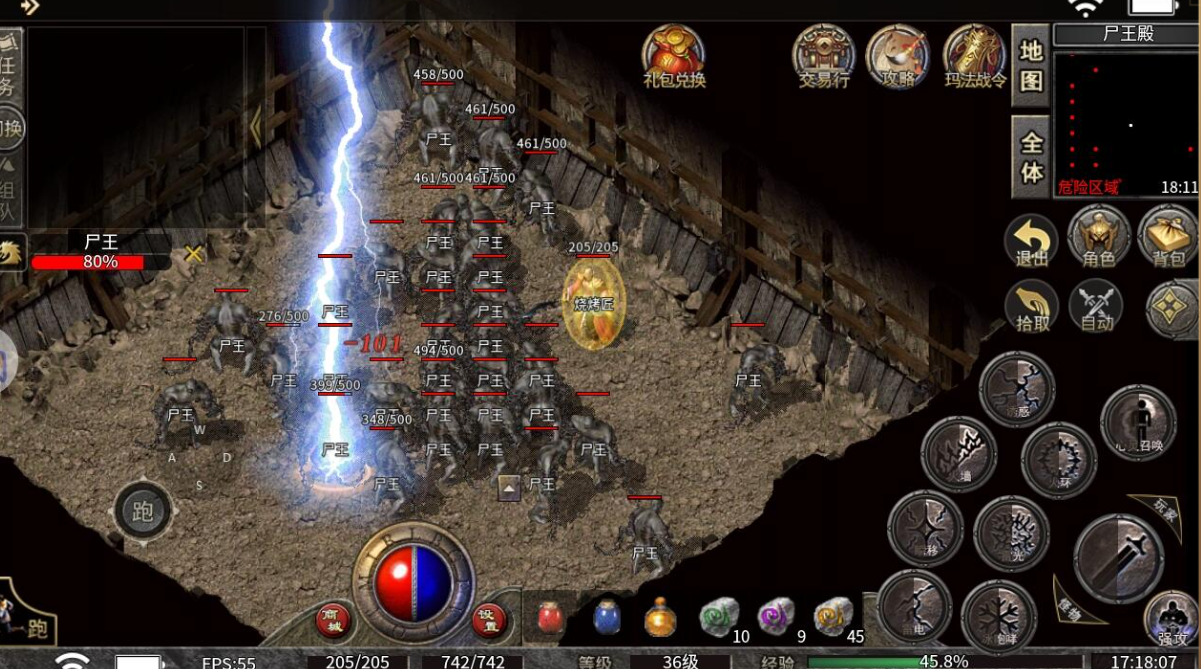The width and height of the screenshot is (1201, 669).
Task: Tap the 退出 exit button
Action: [x=1031, y=242]
